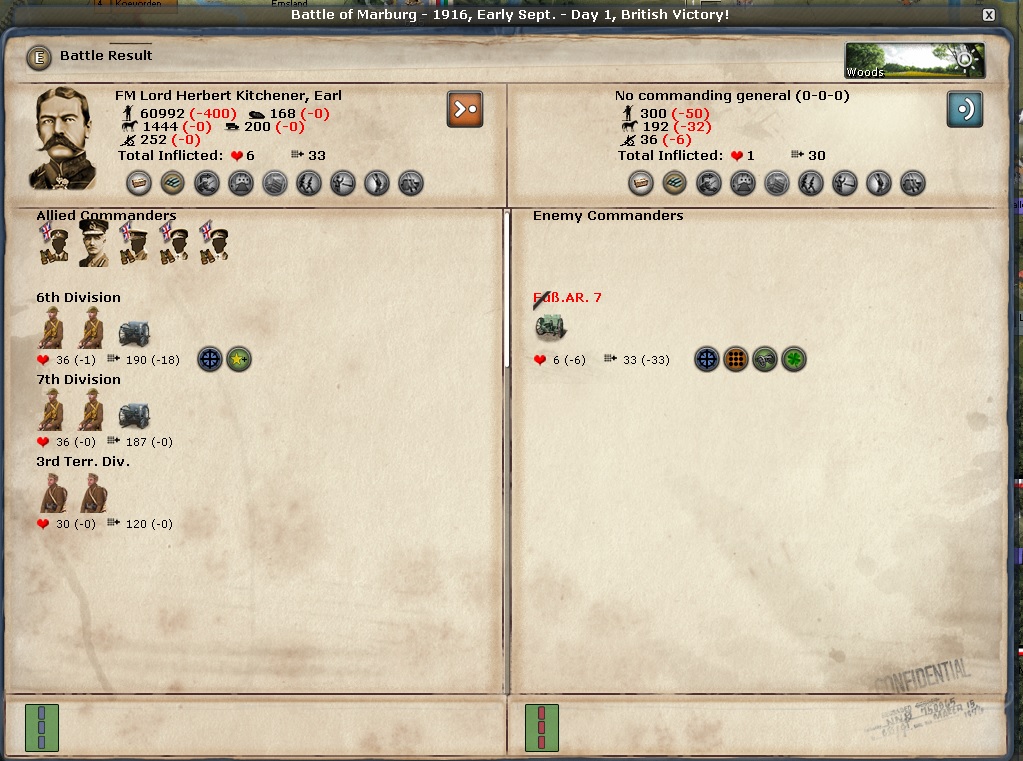Close the battle report window
Screen dimensions: 1023x761
988,15
